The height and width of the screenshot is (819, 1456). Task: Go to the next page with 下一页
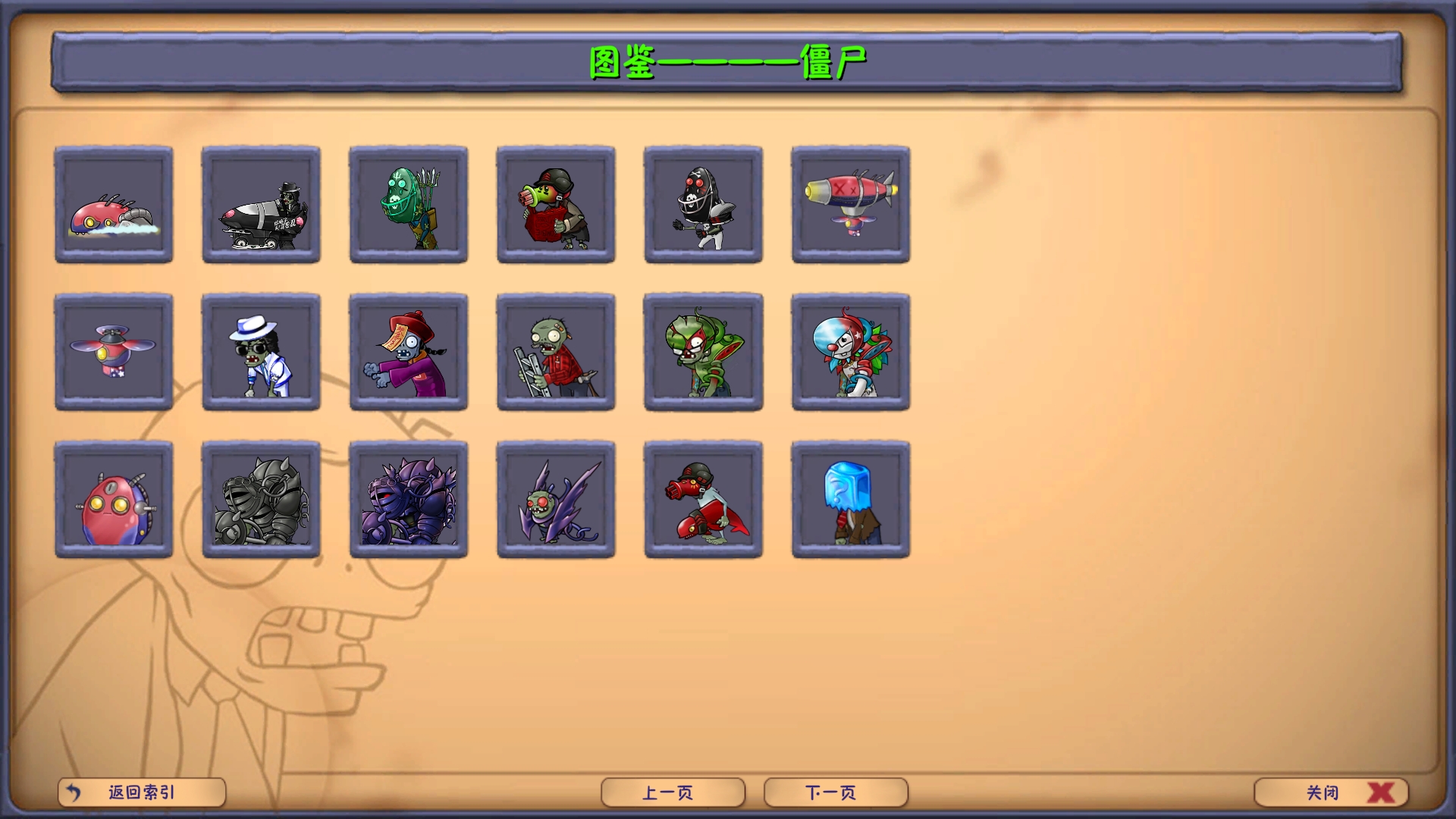(834, 792)
